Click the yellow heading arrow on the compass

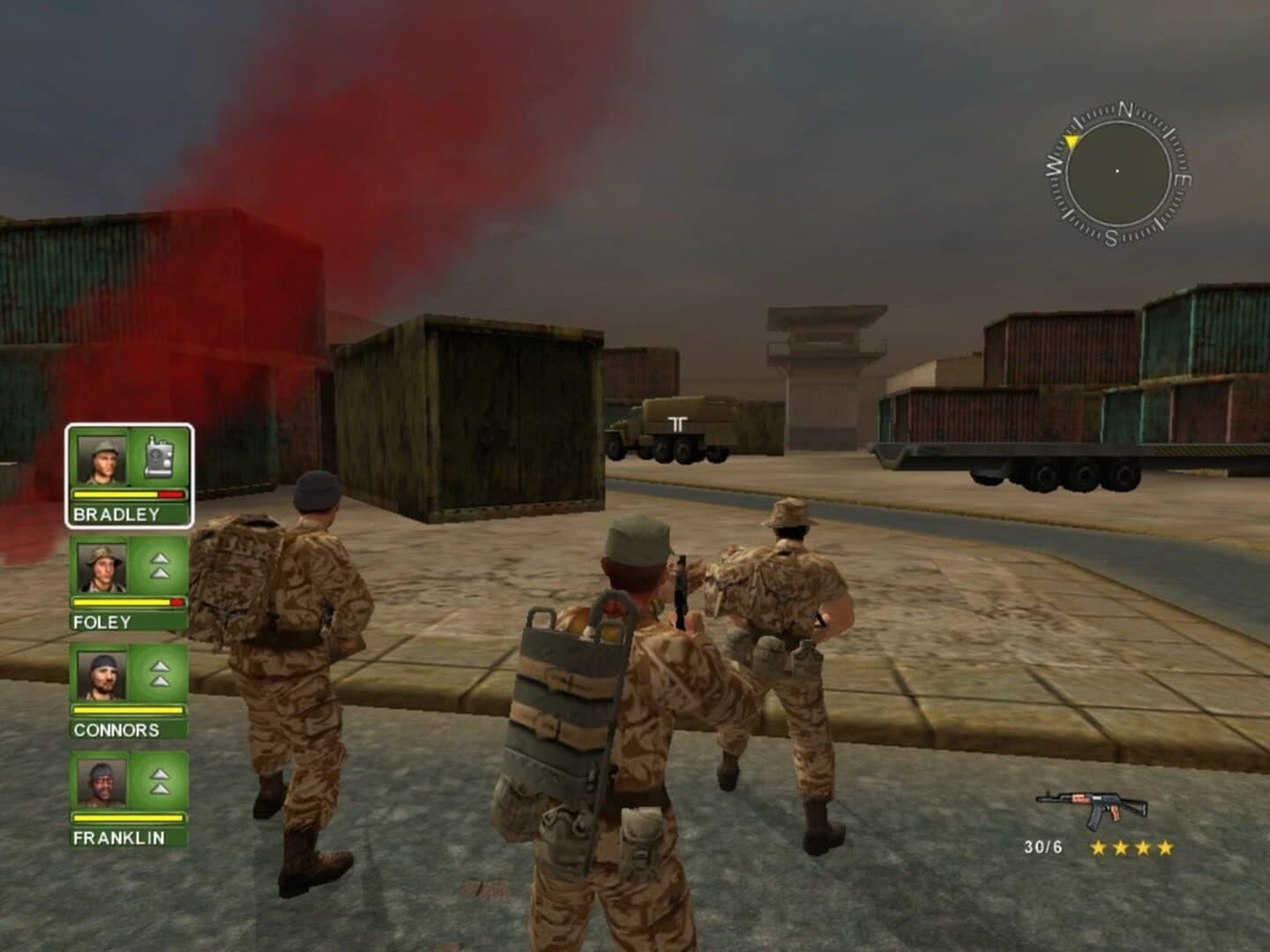coord(1070,139)
